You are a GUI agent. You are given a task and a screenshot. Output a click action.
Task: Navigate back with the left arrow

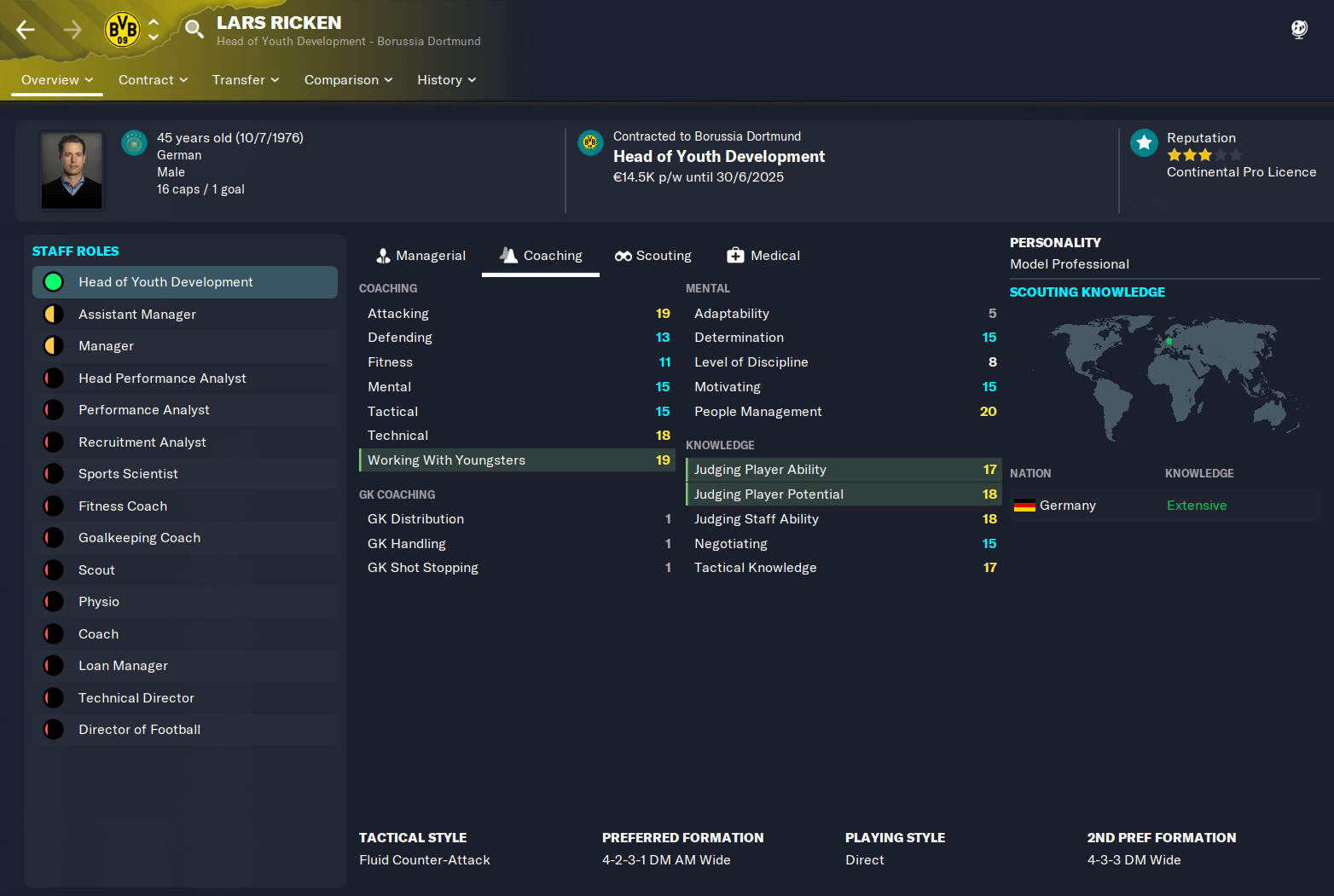tap(25, 29)
